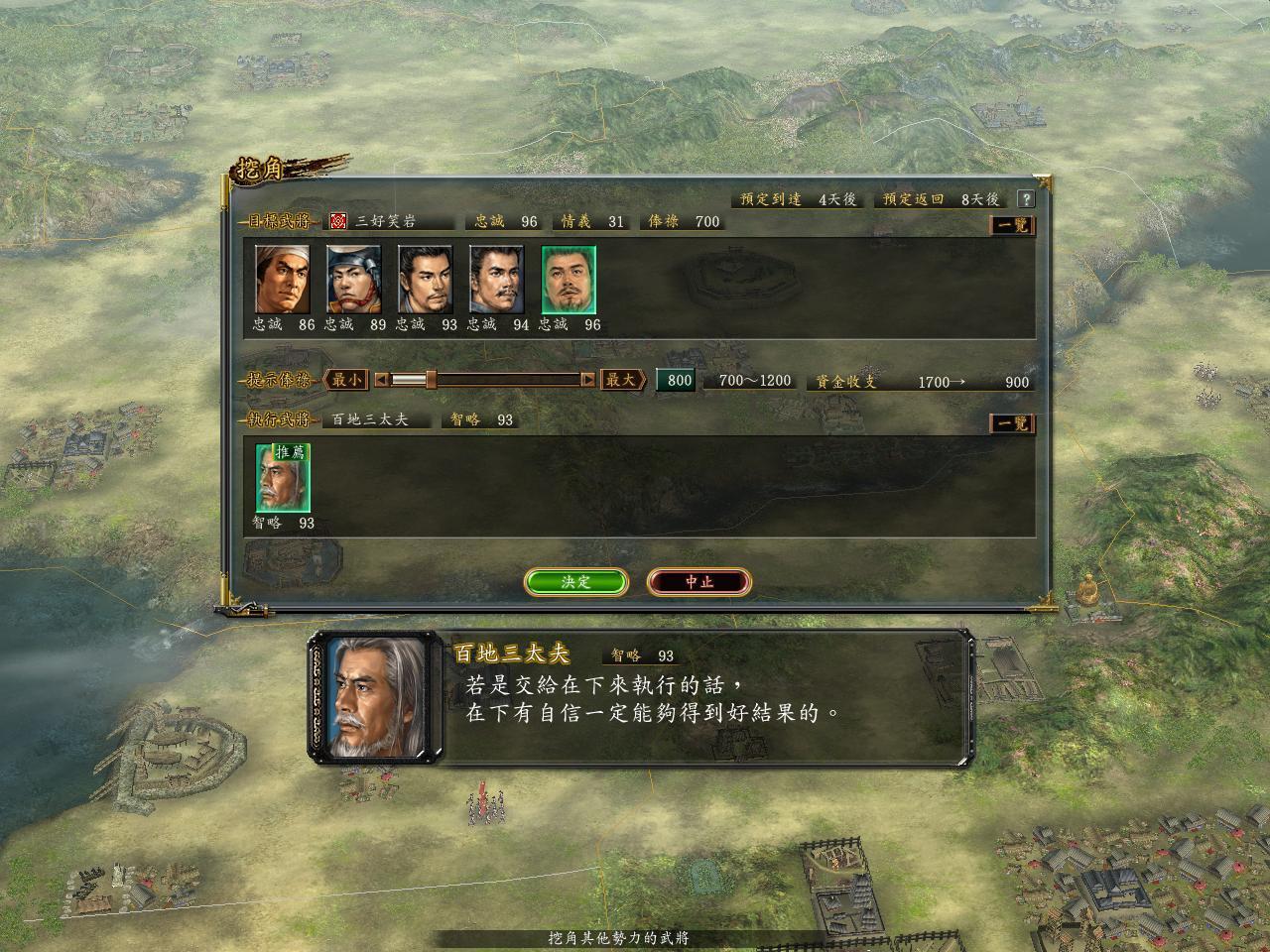This screenshot has height=952, width=1270.
Task: Set salary to maximum with 最大
Action: tap(622, 380)
